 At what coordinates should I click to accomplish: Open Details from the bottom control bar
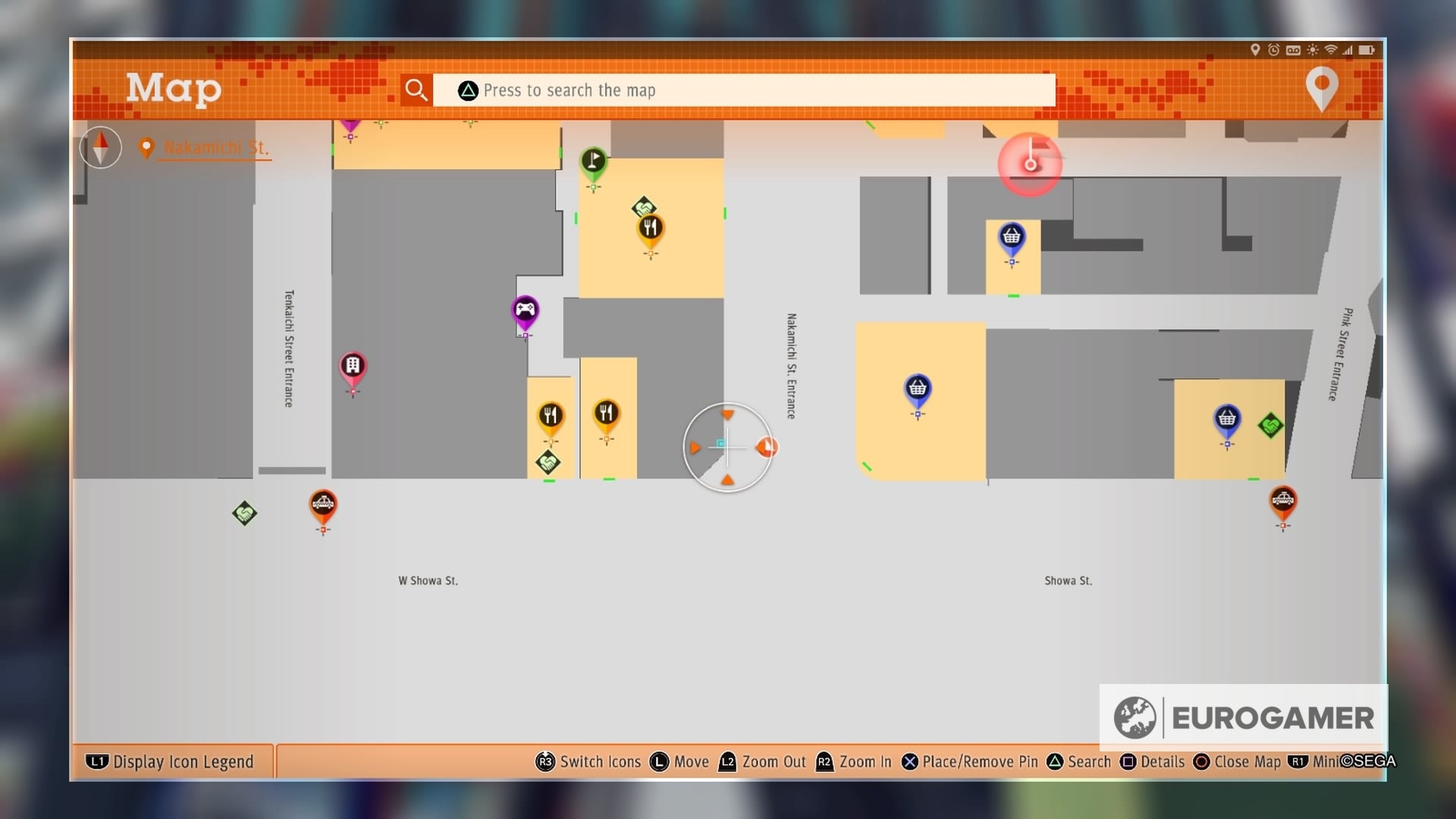[1162, 761]
